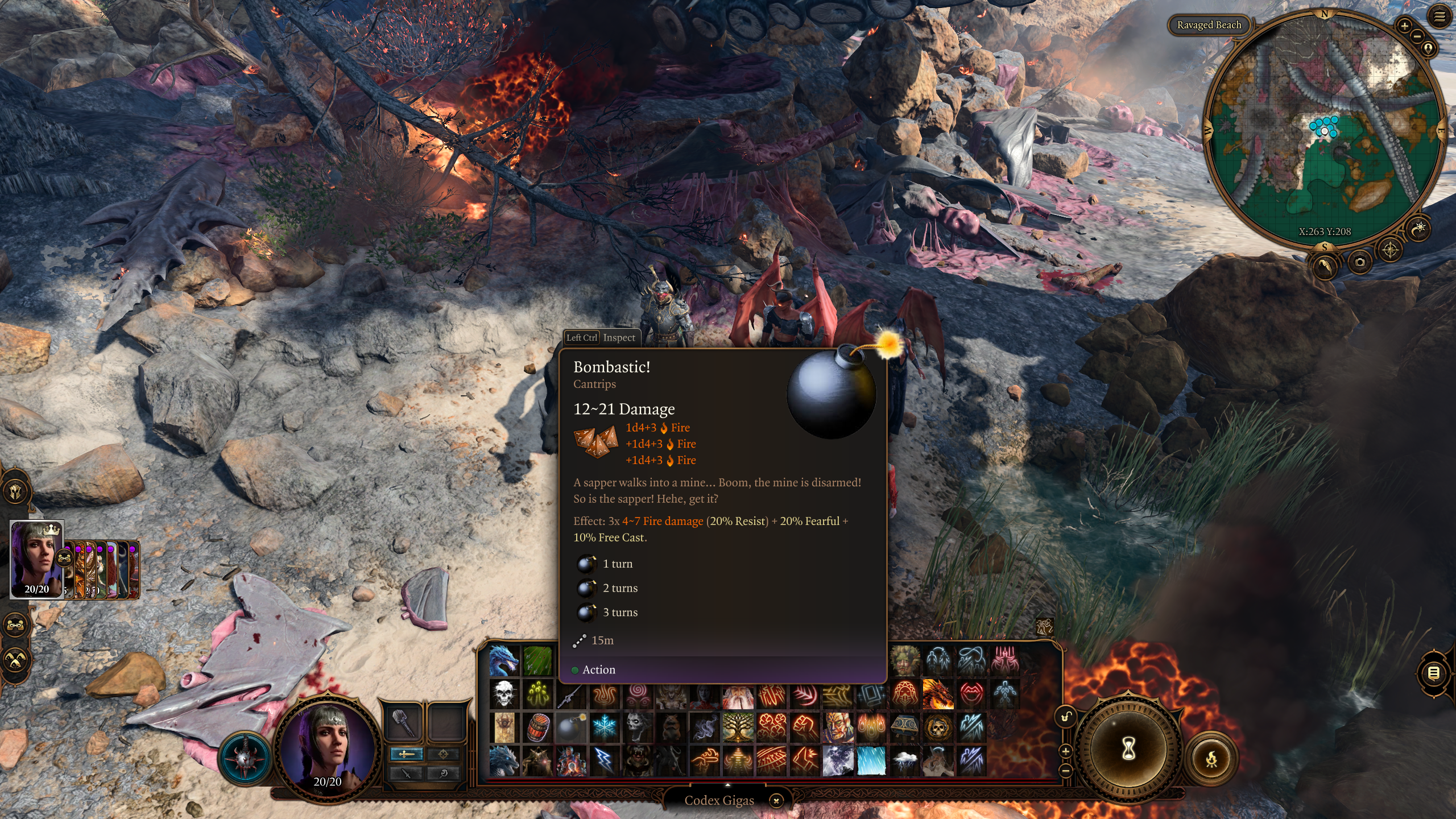Click the camera photo mode button
1456x819 pixels.
point(1360,262)
